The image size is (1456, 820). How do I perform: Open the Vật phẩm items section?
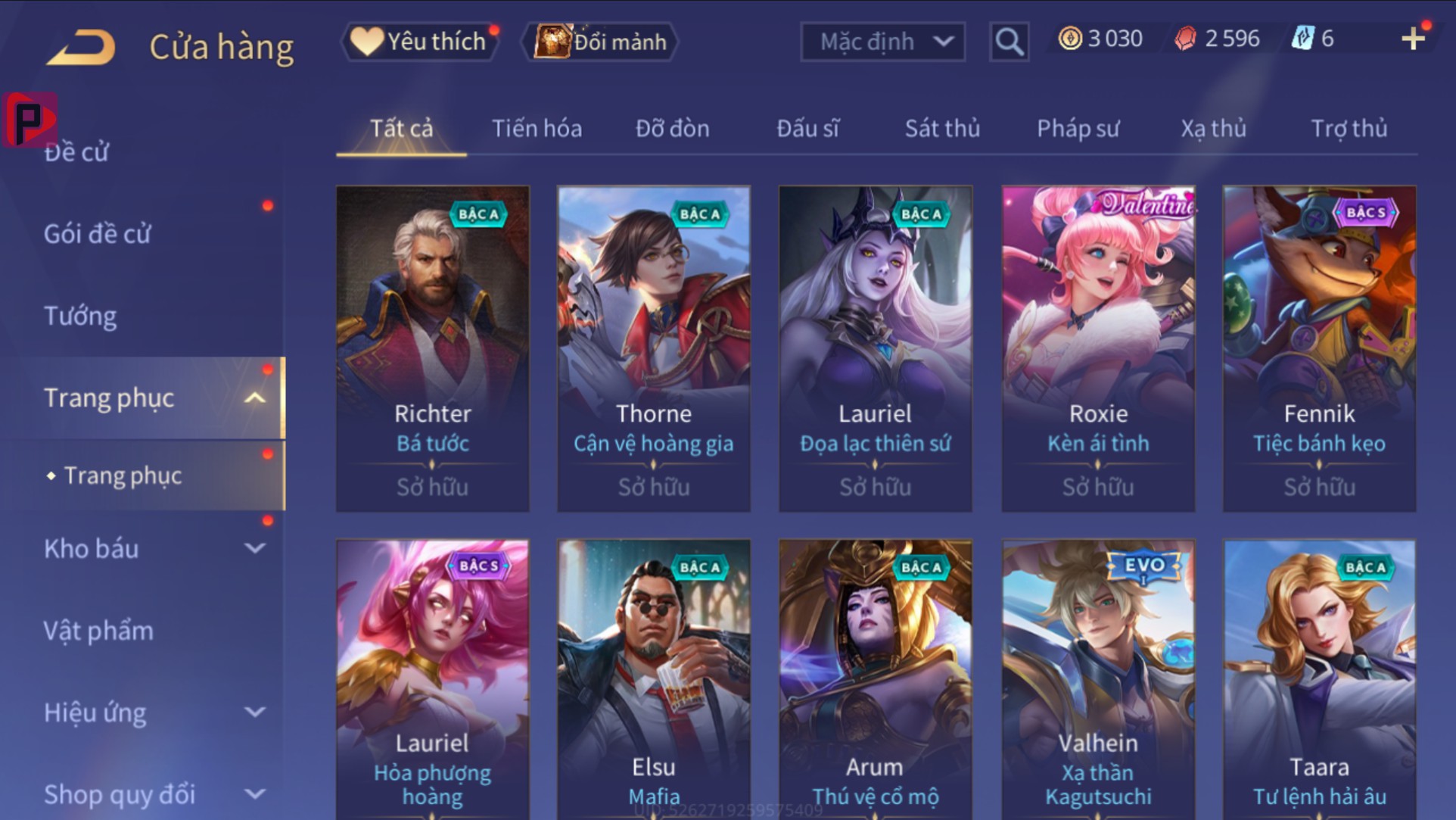98,631
